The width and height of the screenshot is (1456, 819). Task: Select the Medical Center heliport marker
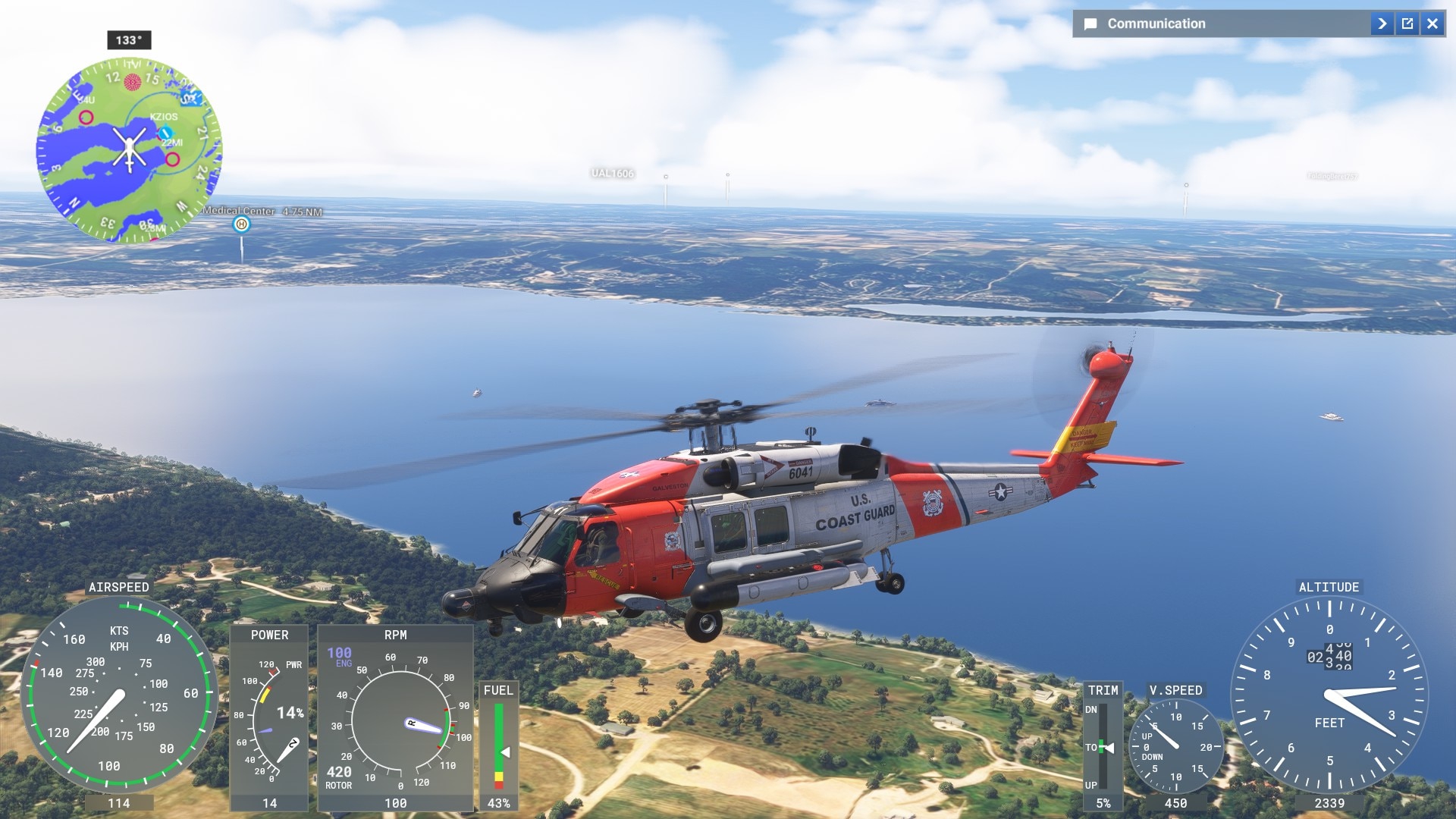(241, 224)
